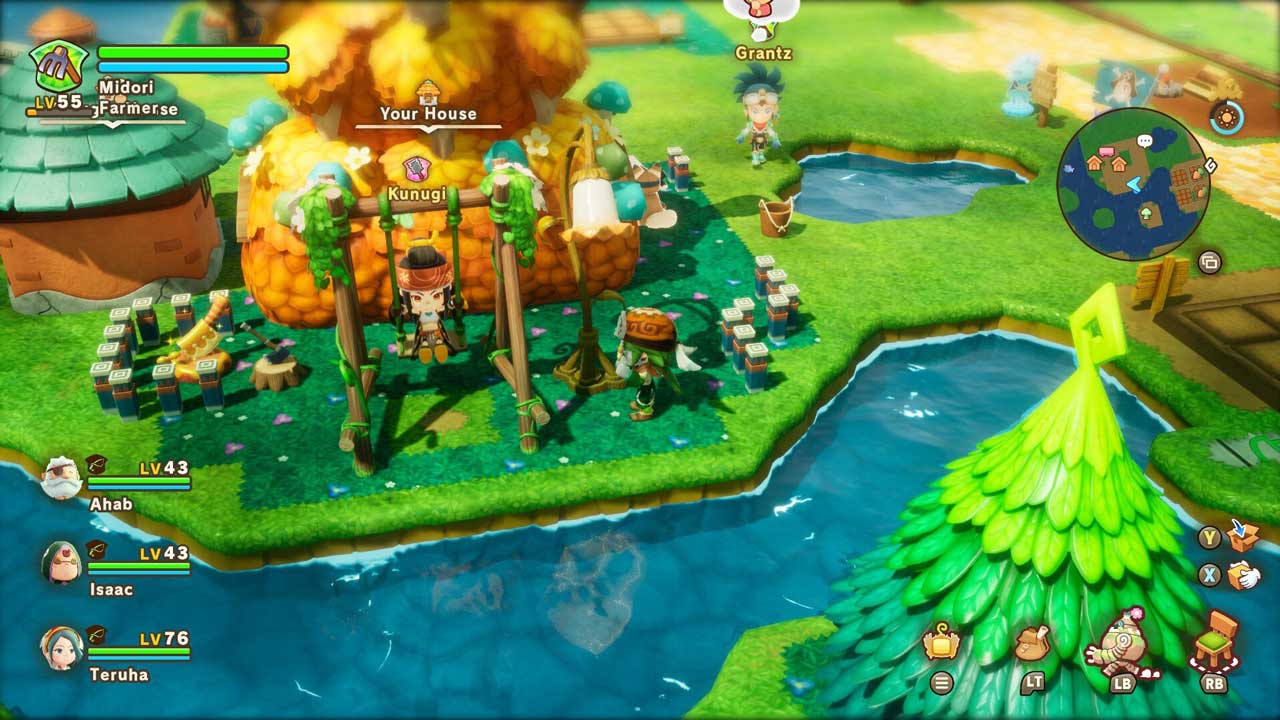
Task: Open the lantern main menu icon
Action: [x=941, y=643]
